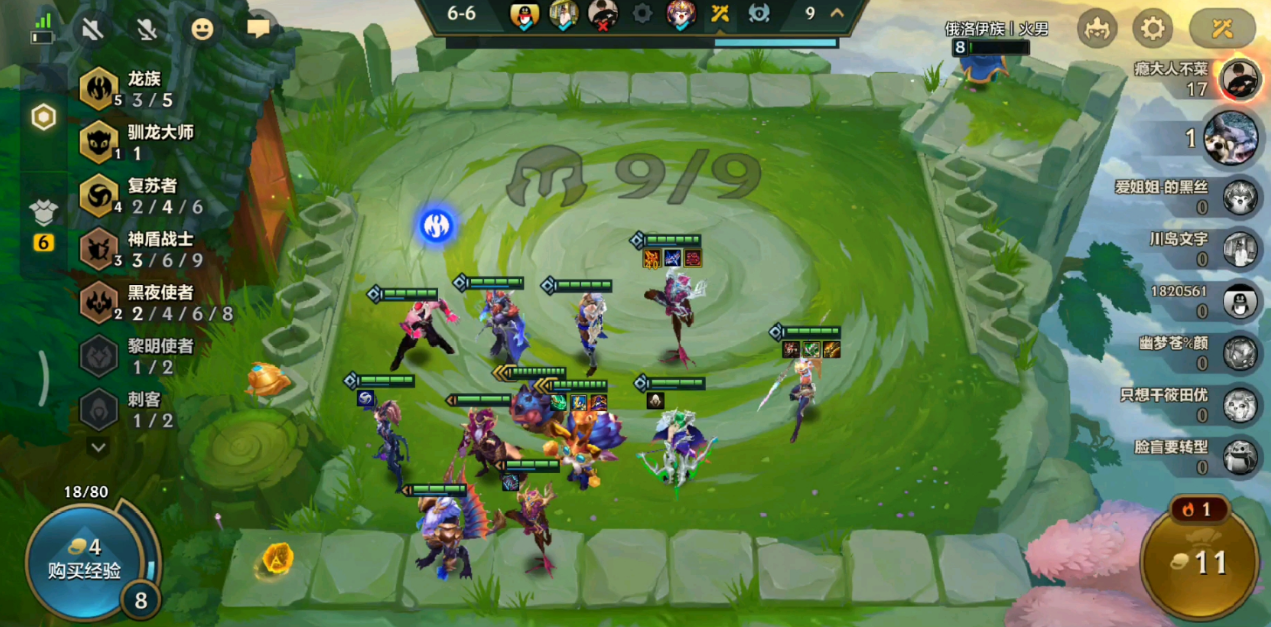Open the chat speech bubble
This screenshot has height=627, width=1271.
259,29
